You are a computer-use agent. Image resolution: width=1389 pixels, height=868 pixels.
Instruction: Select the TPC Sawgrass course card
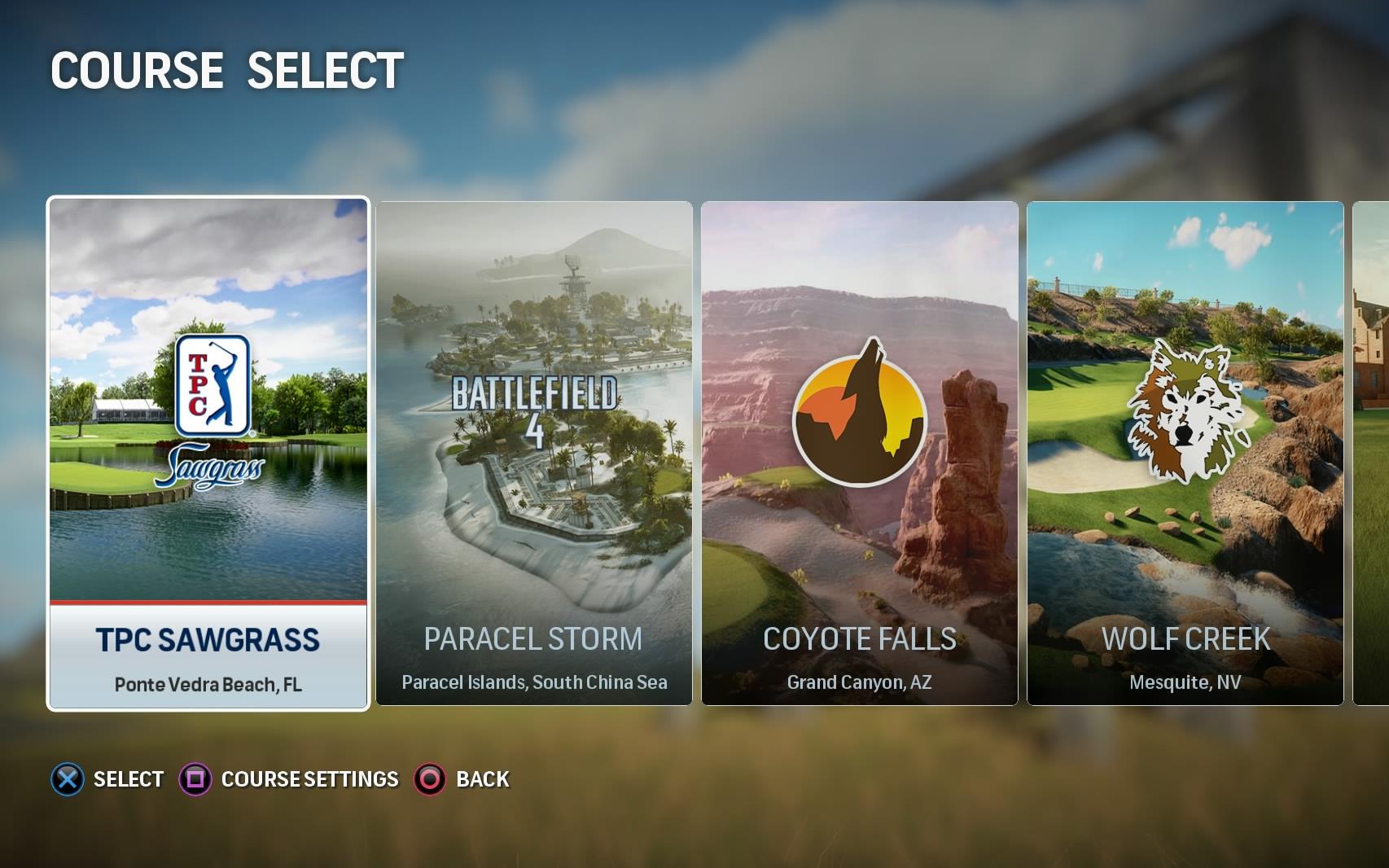click(208, 453)
